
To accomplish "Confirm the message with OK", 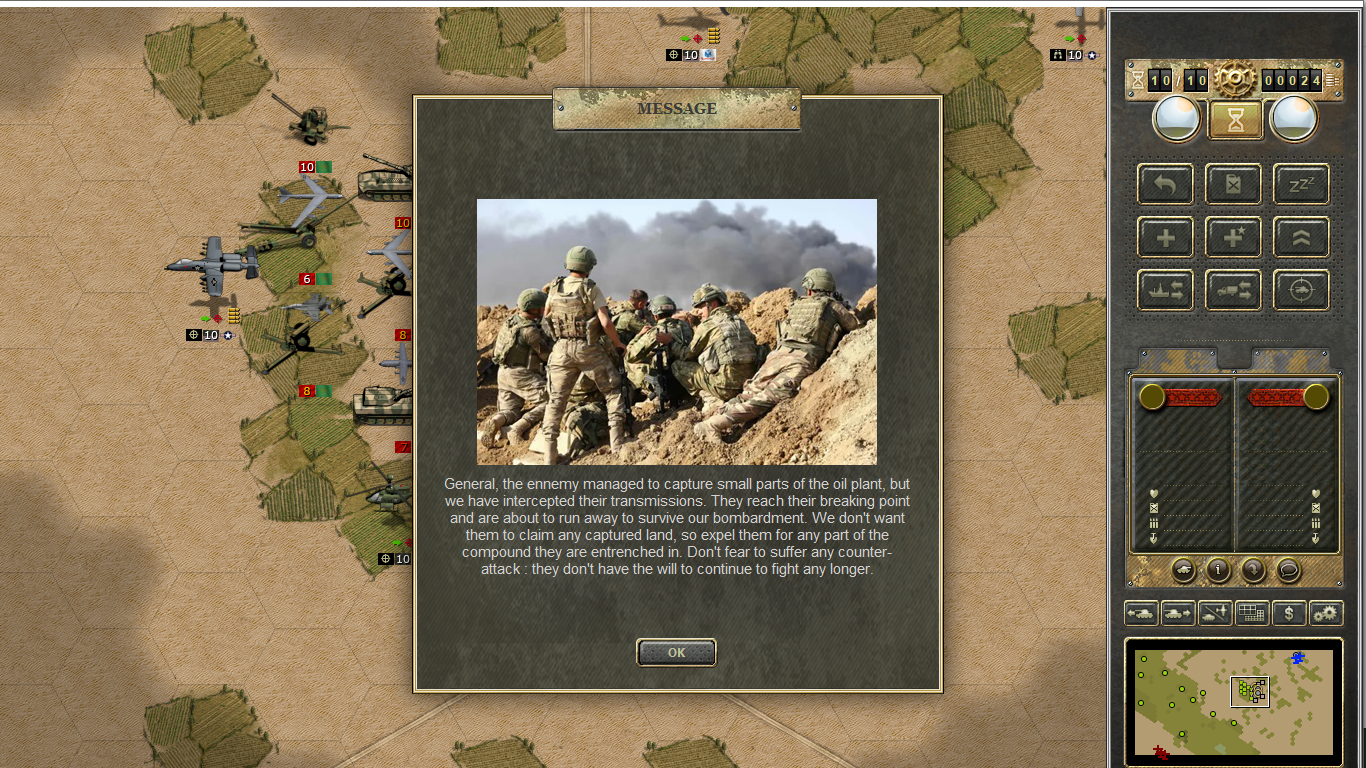I will click(x=676, y=652).
